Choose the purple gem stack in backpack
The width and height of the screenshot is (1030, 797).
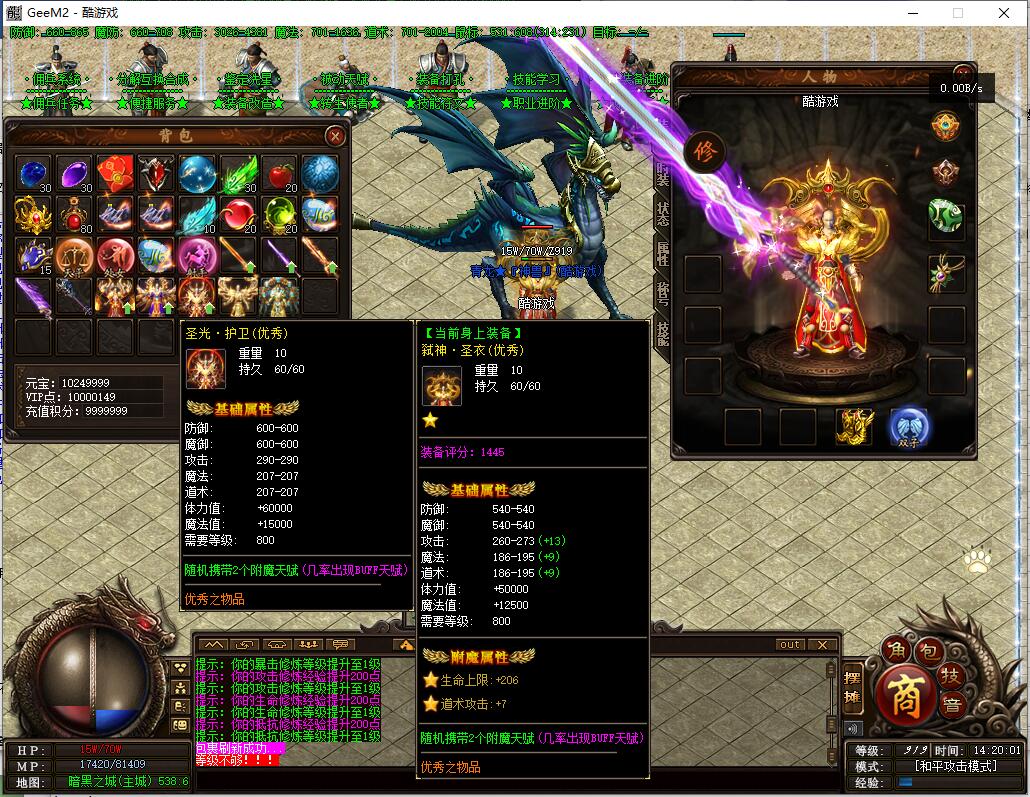[74, 174]
